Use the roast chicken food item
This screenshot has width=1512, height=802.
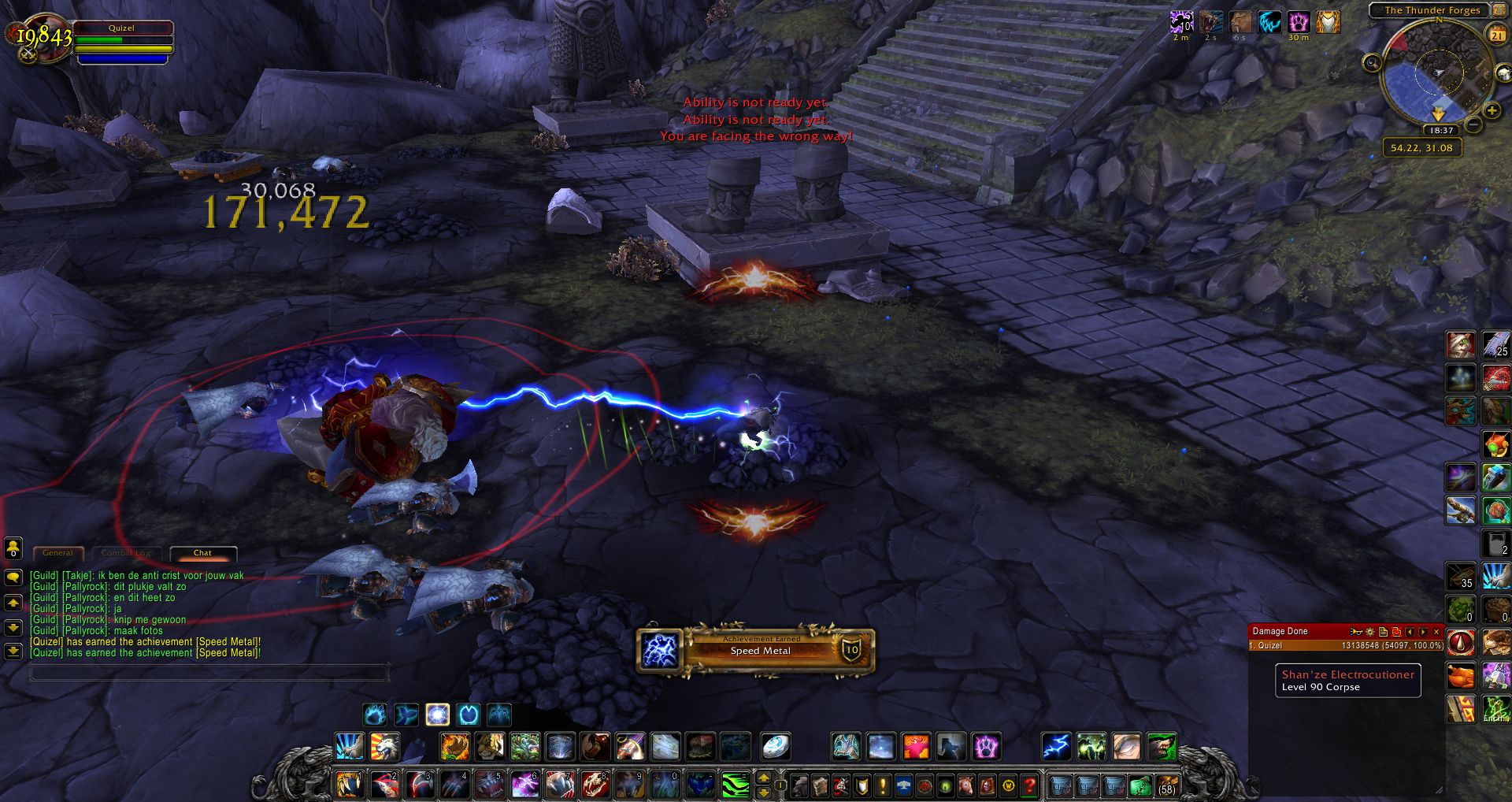1461,676
